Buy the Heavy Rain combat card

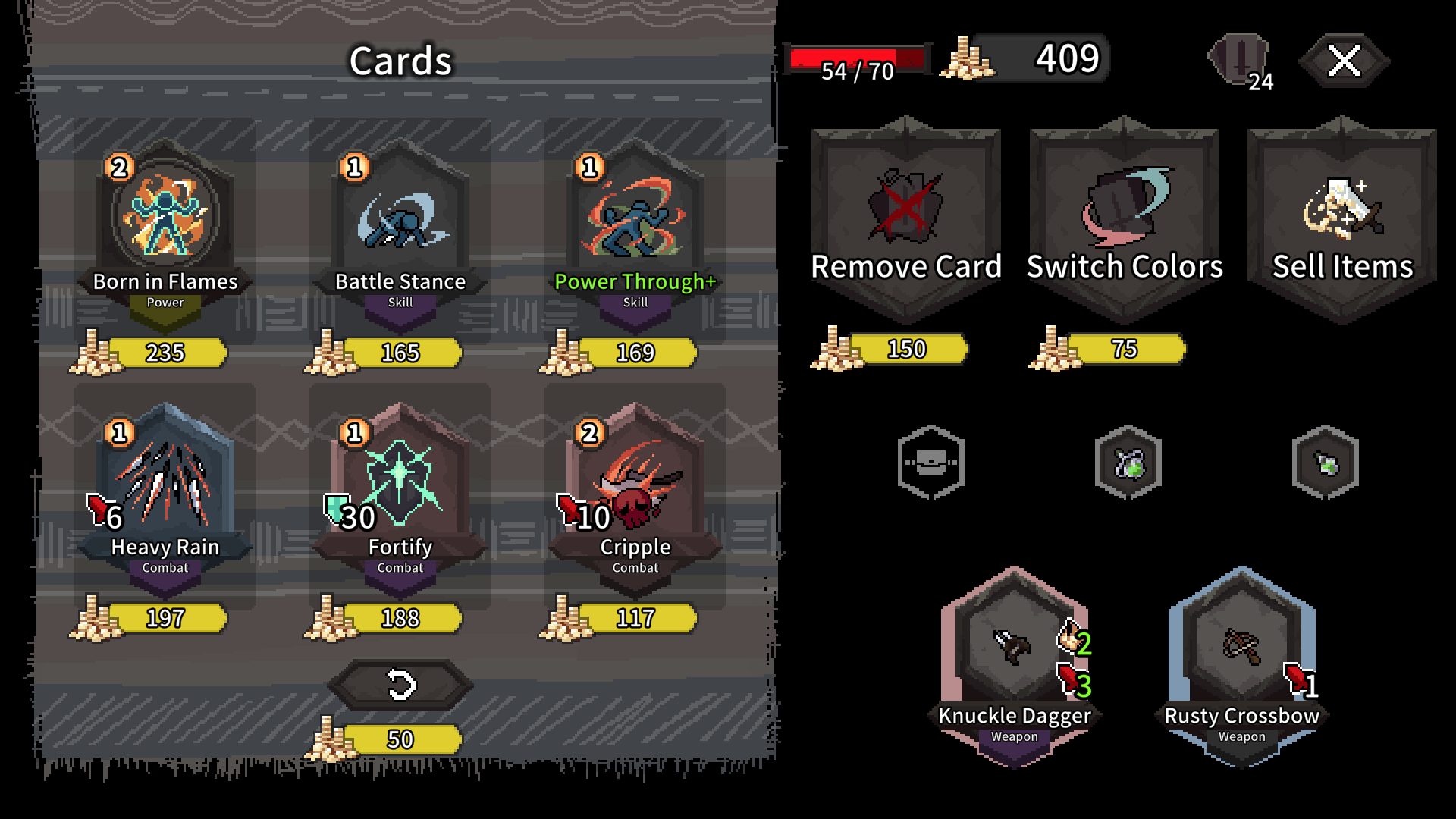(x=165, y=493)
